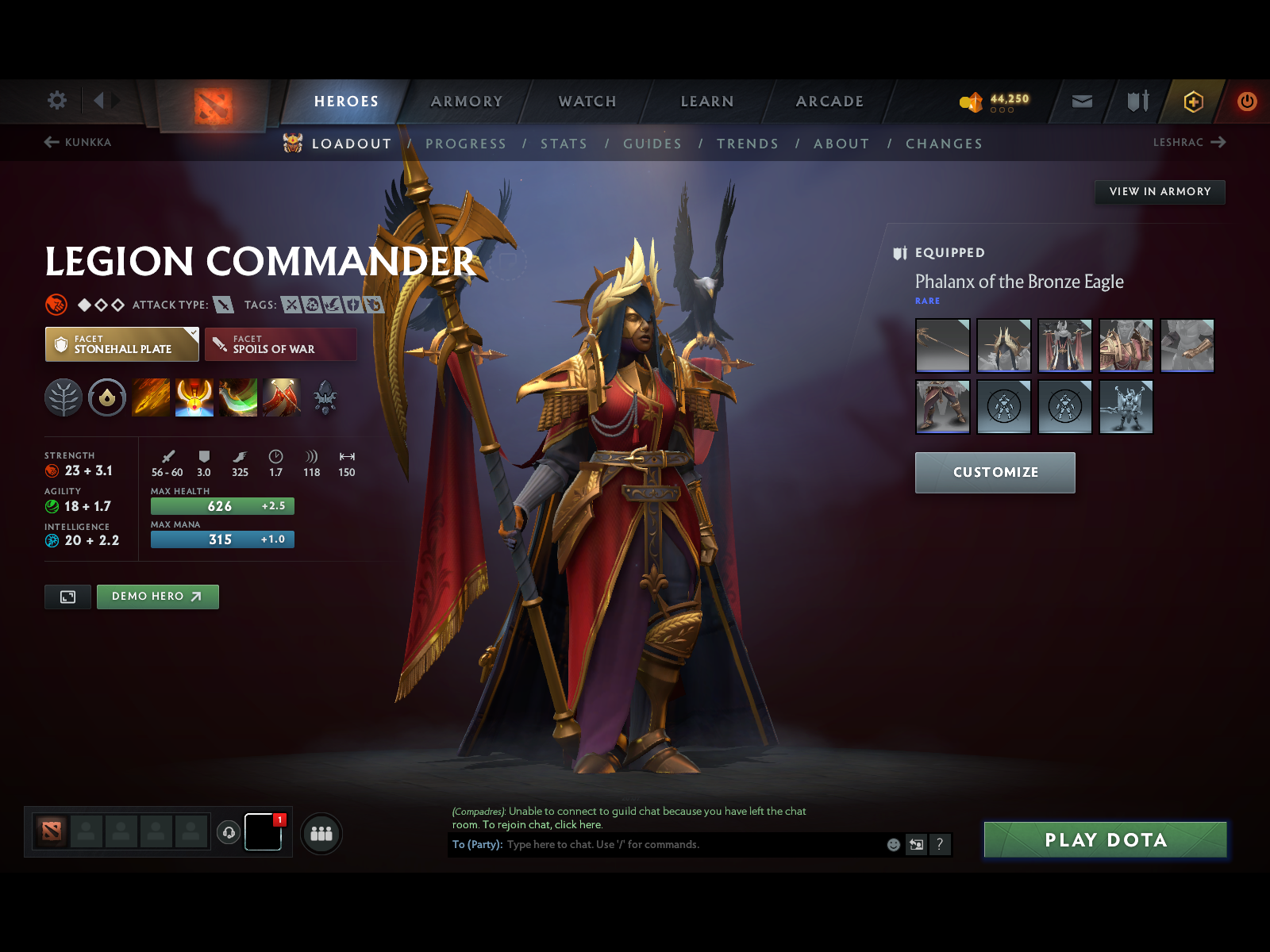This screenshot has width=1270, height=952.
Task: Switch to the Stats tab
Action: pos(564,144)
